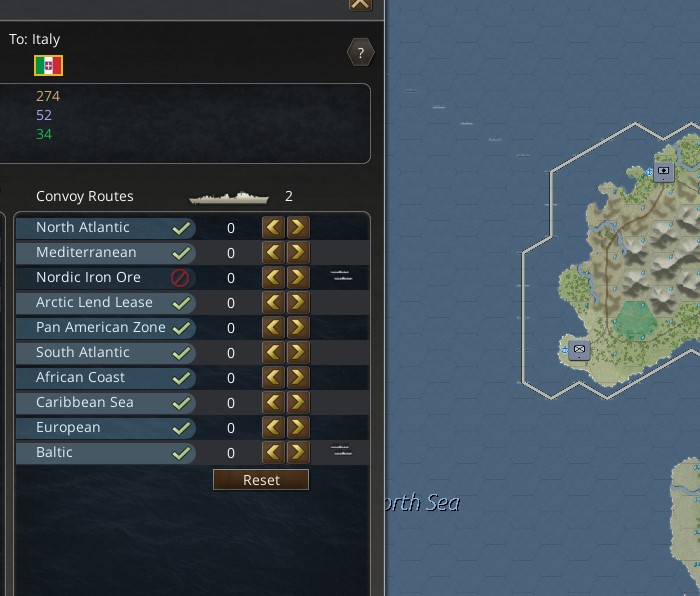Reset the convoy route allocations
700x596 pixels.
coord(261,480)
